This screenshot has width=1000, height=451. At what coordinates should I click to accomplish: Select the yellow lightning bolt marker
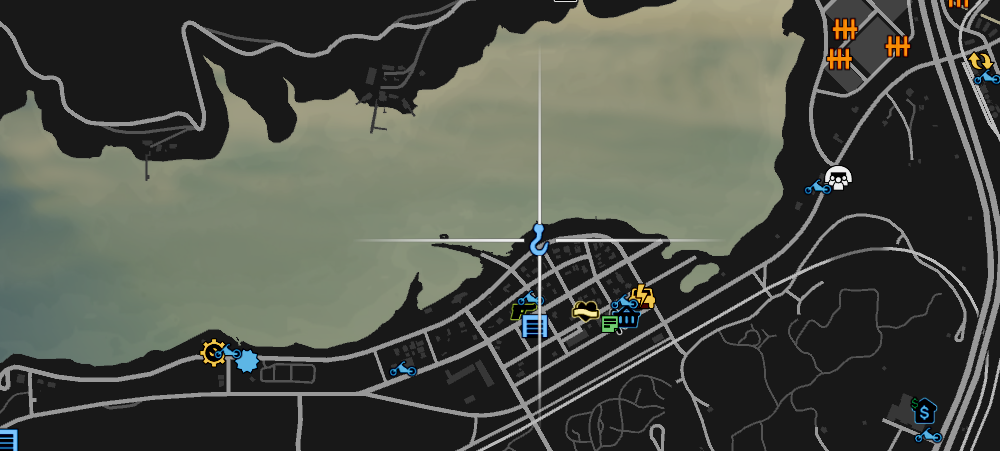[x=644, y=296]
